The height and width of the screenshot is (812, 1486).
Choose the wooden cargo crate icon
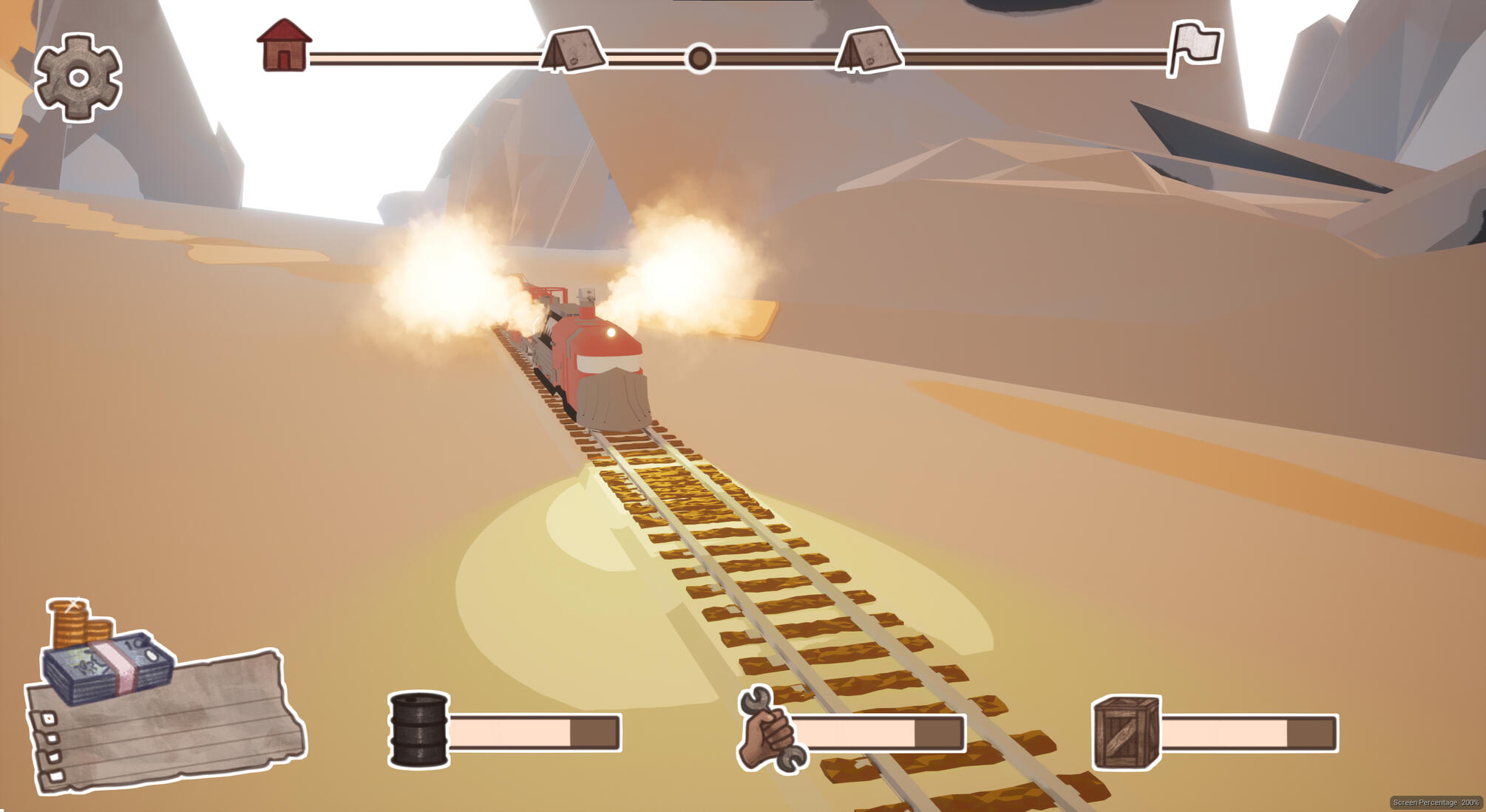[1126, 731]
